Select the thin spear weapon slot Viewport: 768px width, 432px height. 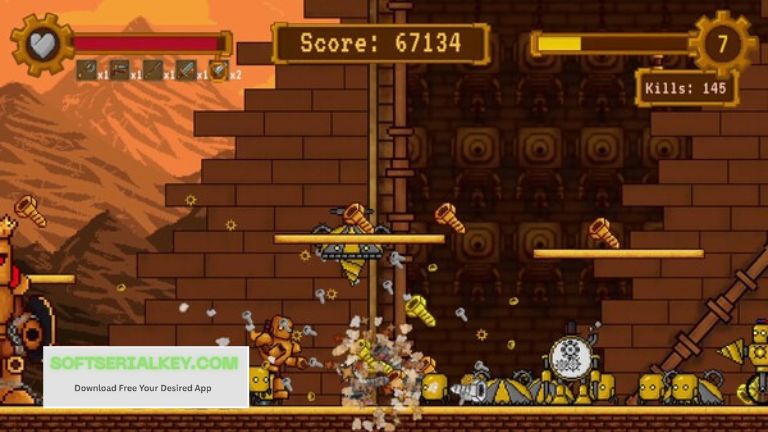tap(152, 69)
